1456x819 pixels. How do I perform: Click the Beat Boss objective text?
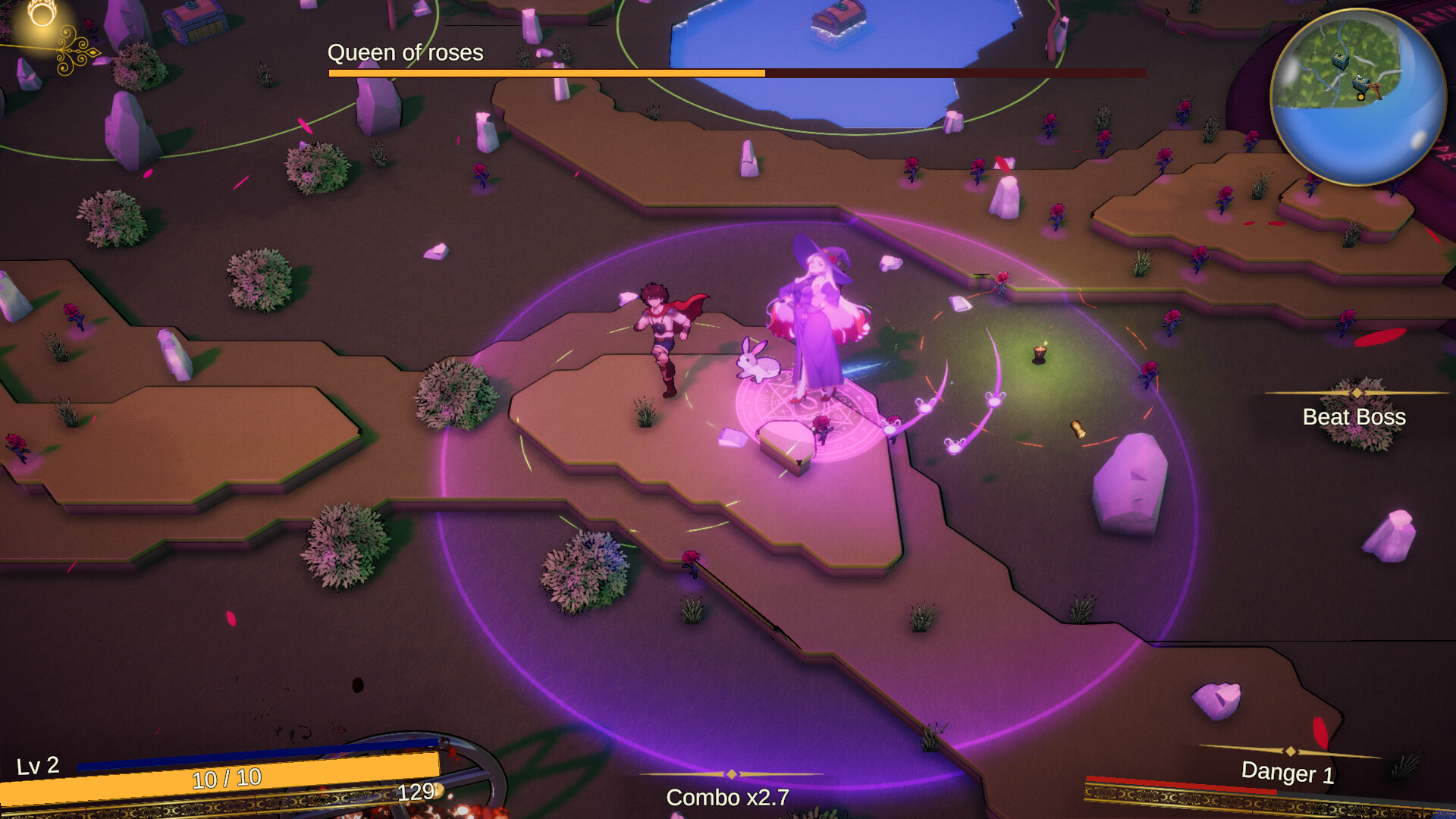click(1354, 417)
